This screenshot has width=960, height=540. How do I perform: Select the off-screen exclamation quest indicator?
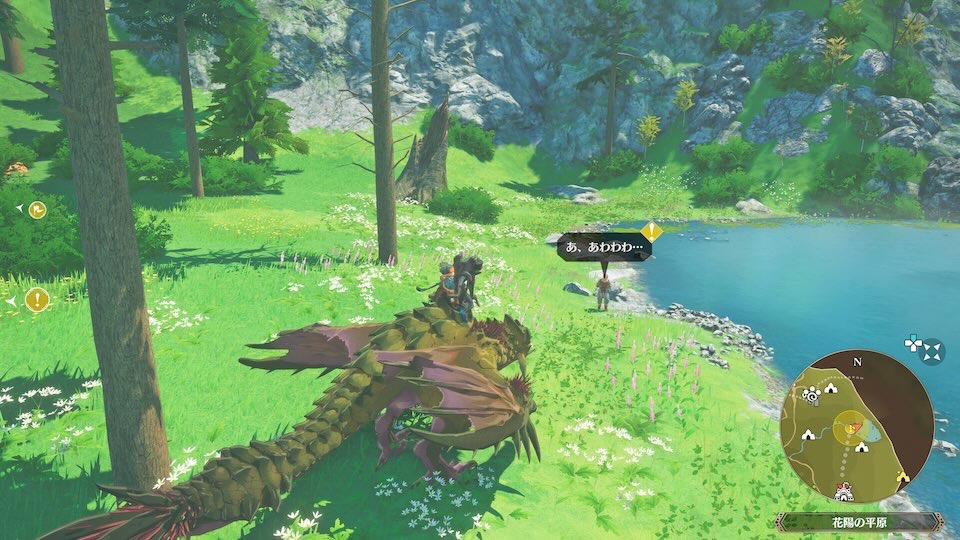[37, 298]
